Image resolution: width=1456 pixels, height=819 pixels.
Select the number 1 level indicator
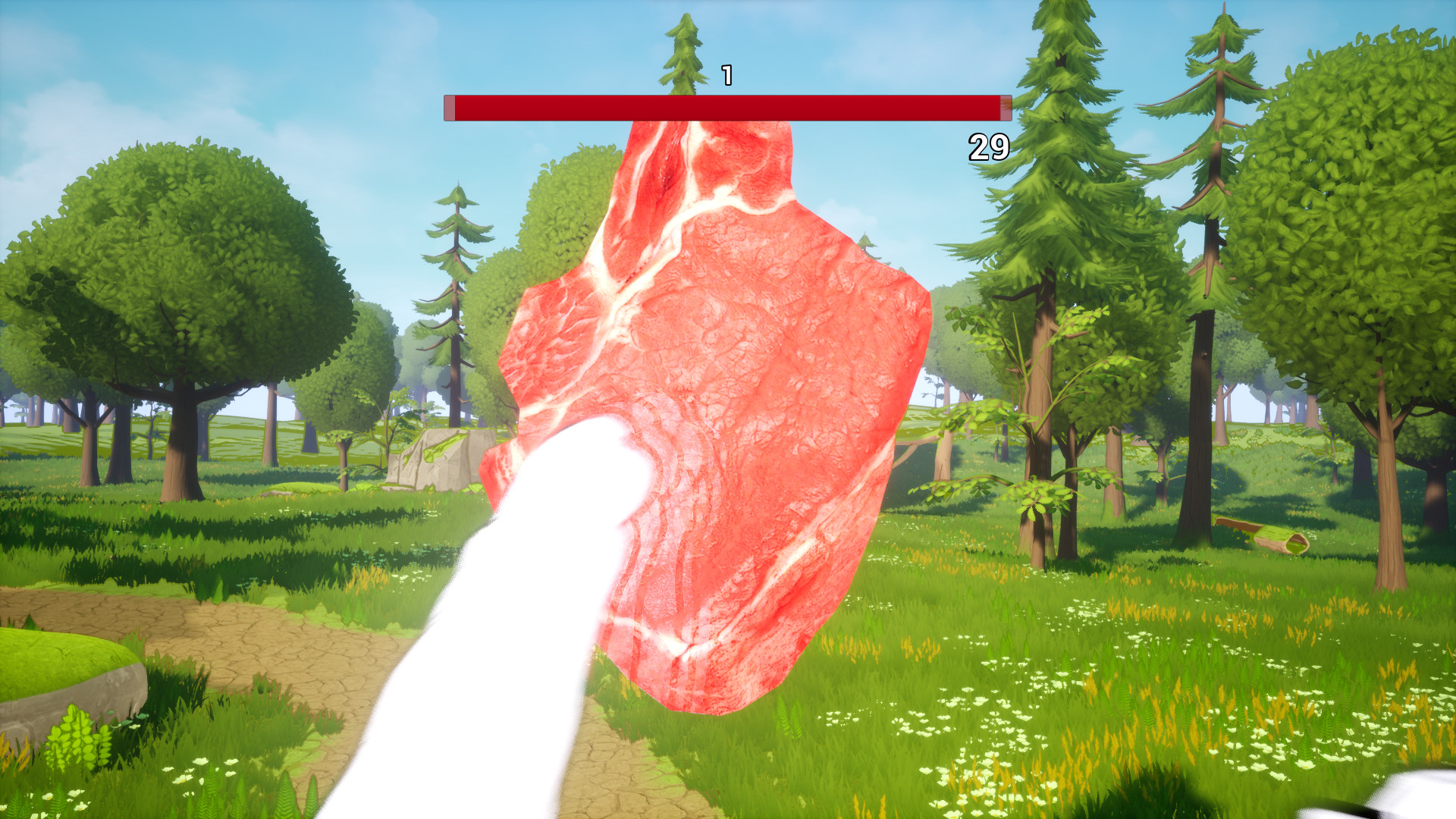726,75
